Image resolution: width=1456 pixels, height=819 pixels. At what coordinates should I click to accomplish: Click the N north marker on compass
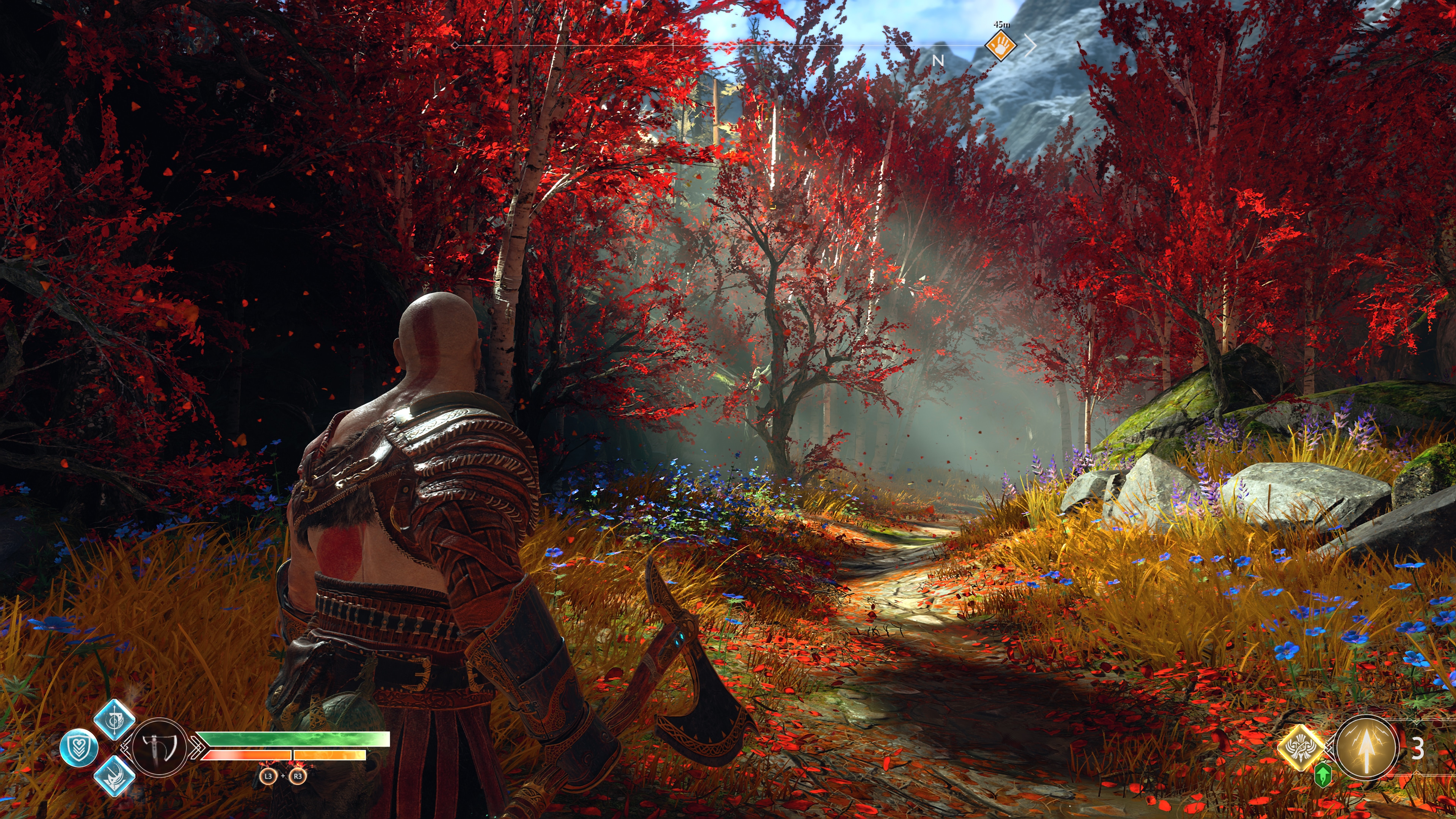point(938,61)
